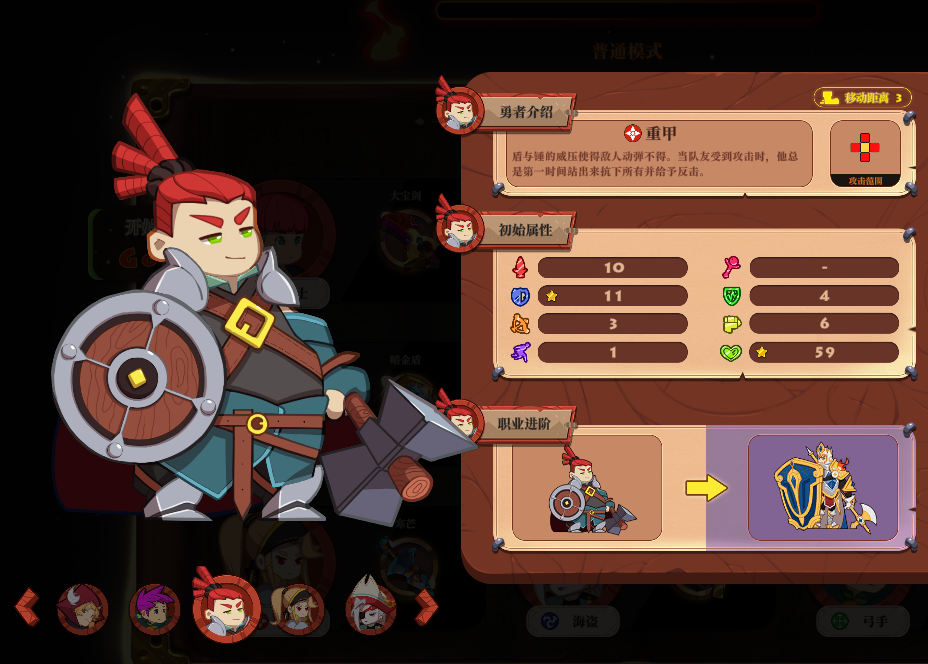Show the next heroes with the right arrow

(426, 606)
